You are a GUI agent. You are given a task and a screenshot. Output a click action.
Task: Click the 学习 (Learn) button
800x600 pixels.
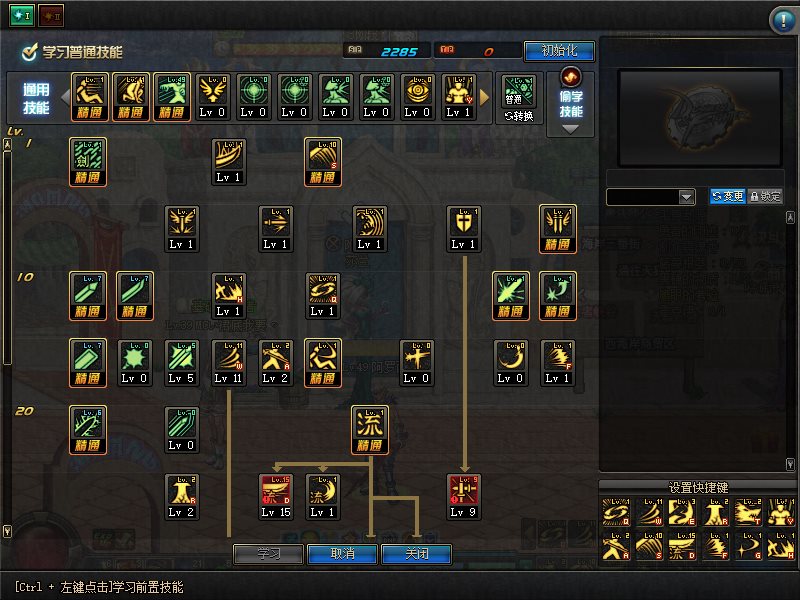pos(268,554)
